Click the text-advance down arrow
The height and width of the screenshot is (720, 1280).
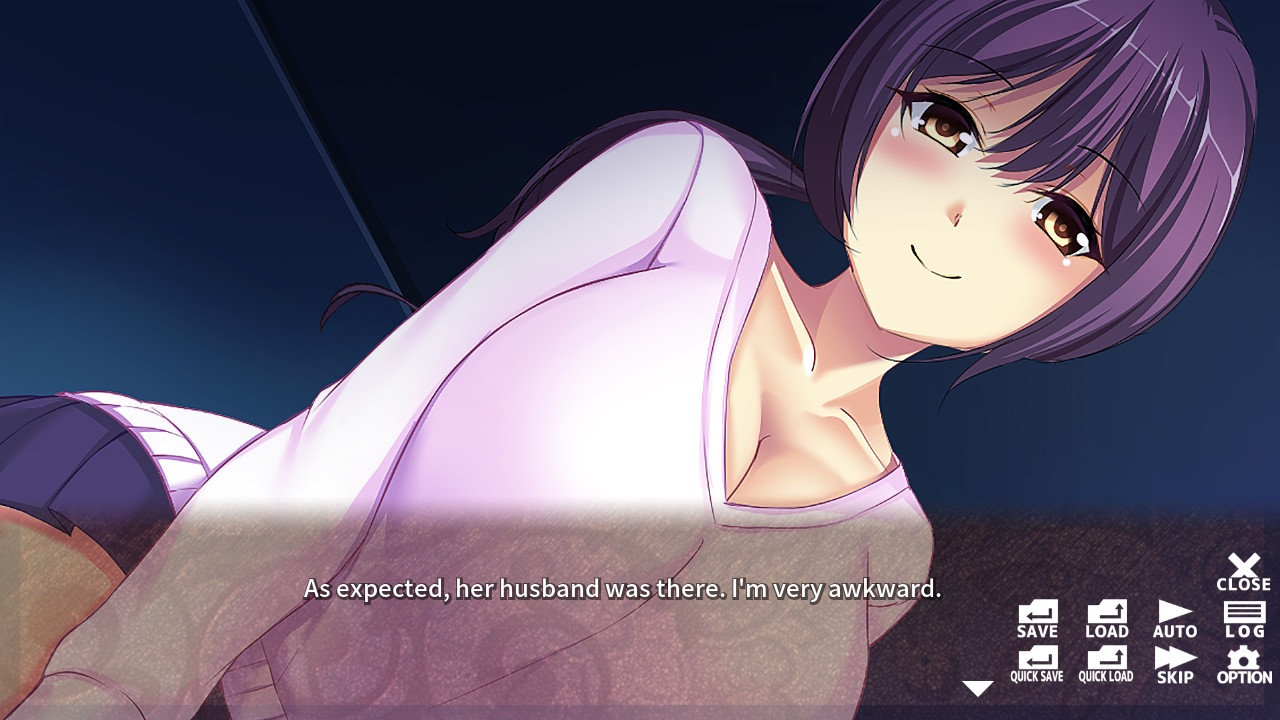pyautogui.click(x=976, y=687)
